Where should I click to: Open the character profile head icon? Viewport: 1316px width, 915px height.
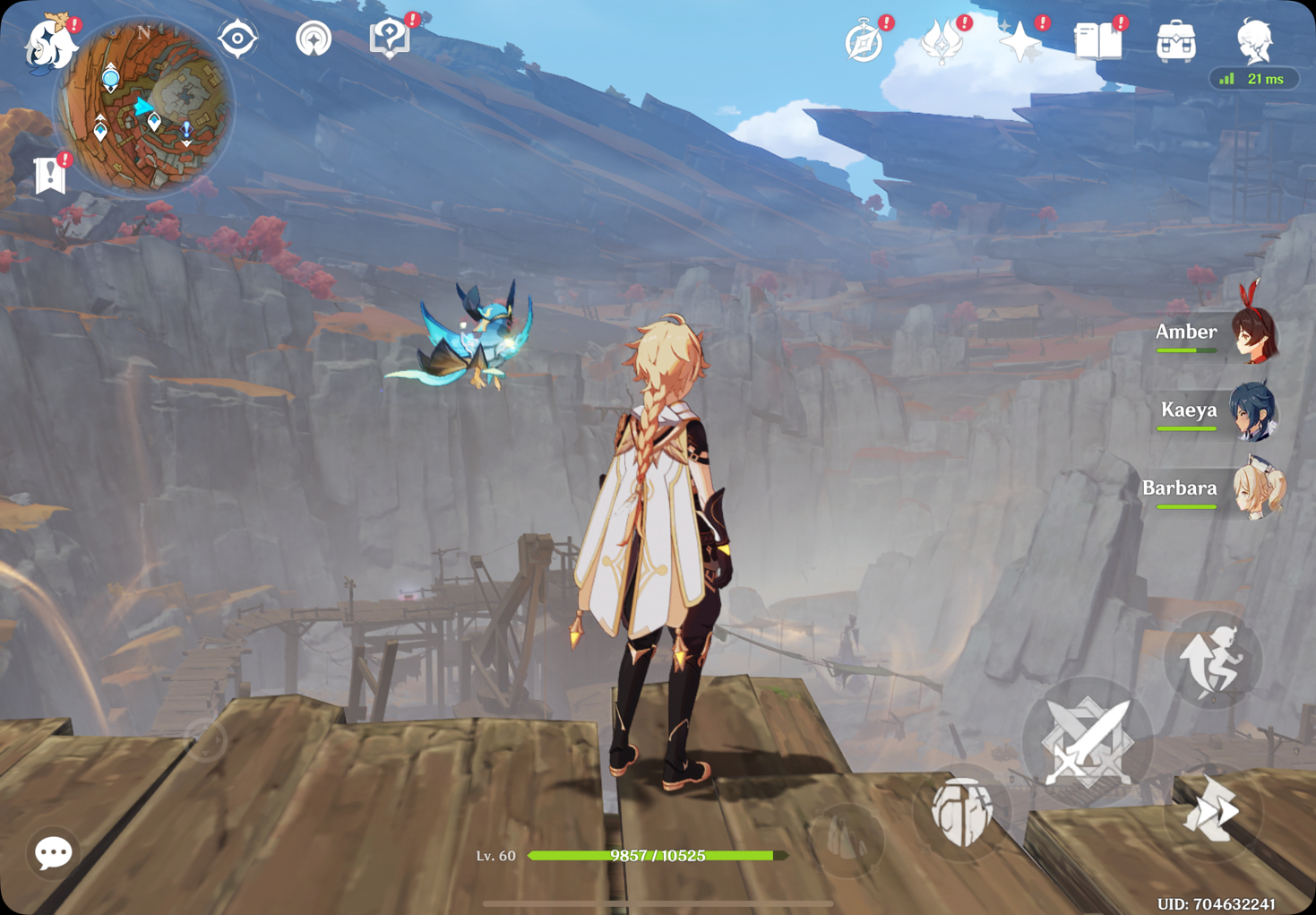1254,40
